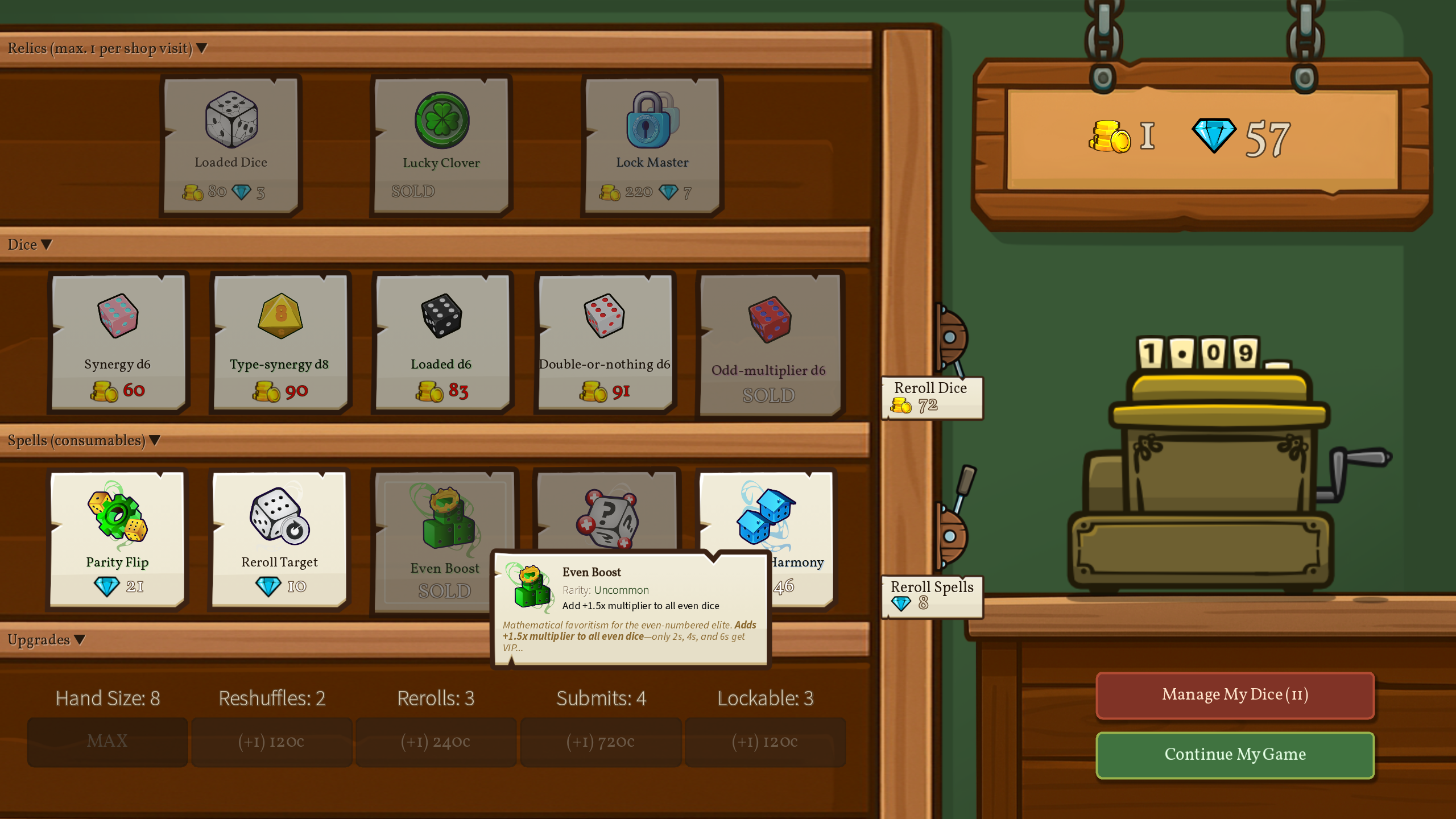Screen dimensions: 1456x819
Task: Continue My Game
Action: click(x=1235, y=754)
